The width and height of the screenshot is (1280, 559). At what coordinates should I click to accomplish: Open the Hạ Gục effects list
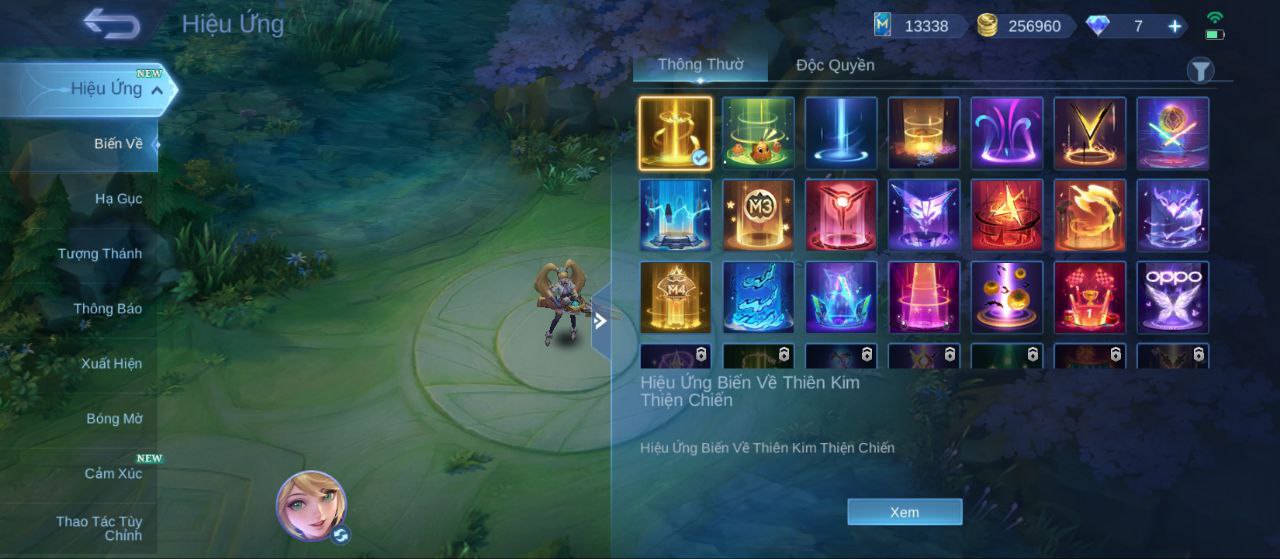(x=118, y=198)
